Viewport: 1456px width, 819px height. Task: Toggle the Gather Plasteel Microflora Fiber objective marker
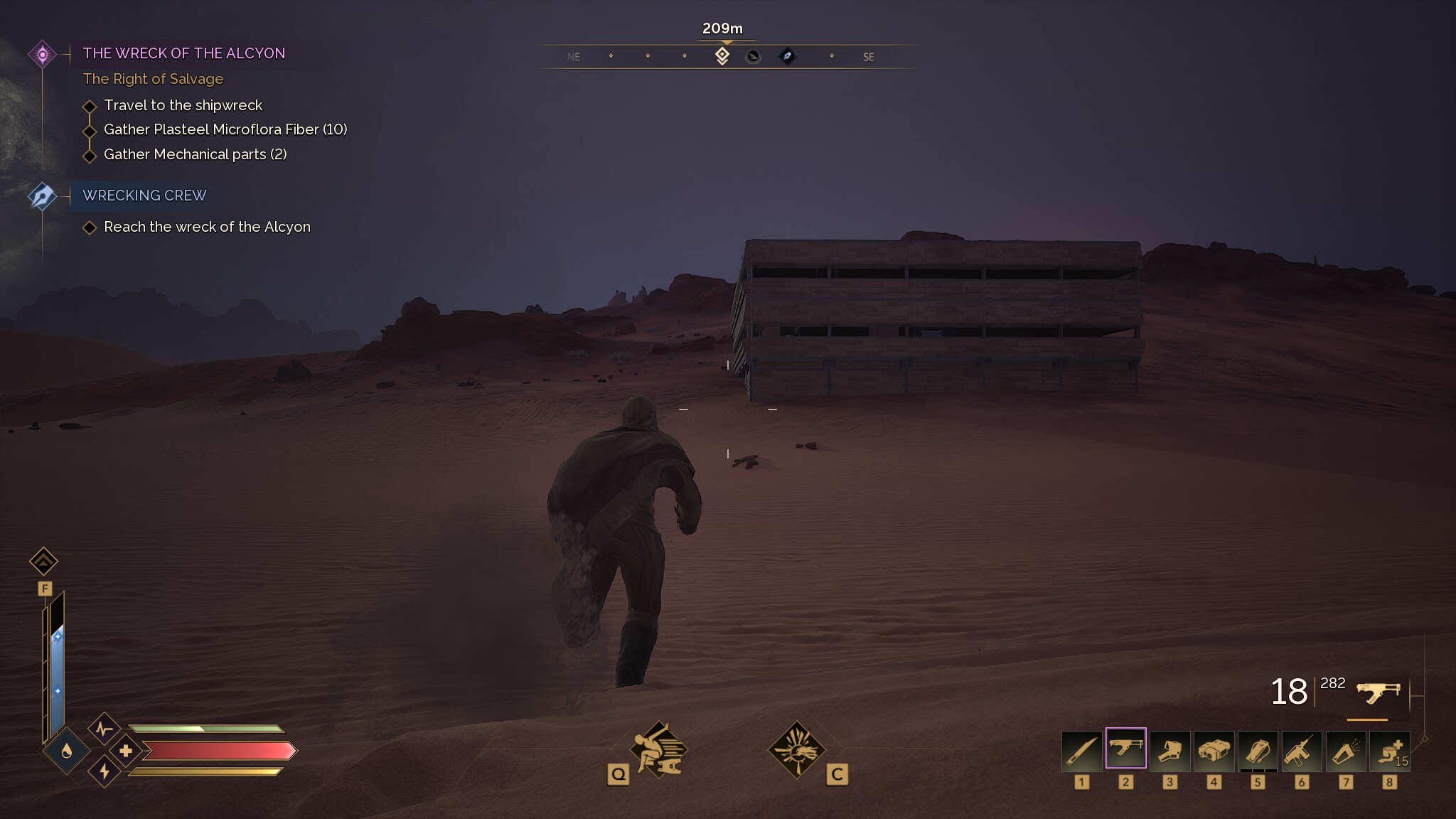(90, 130)
